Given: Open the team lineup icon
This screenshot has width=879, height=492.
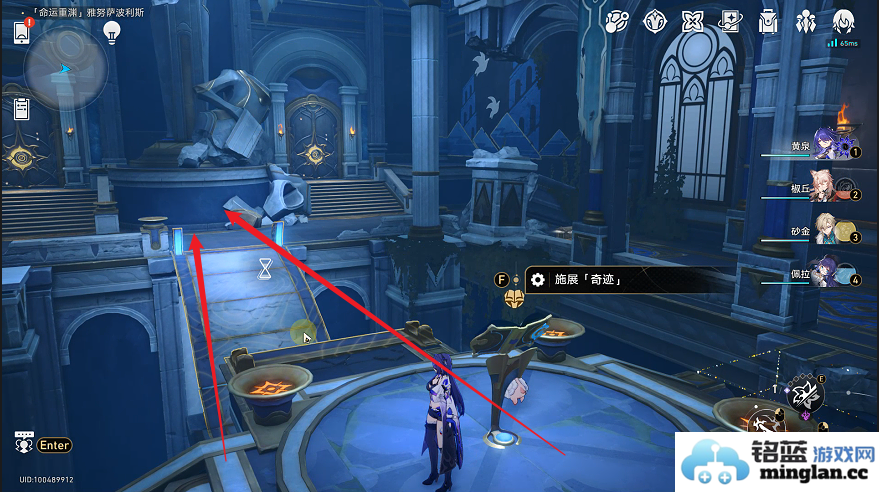Looking at the screenshot, I should pyautogui.click(x=805, y=21).
